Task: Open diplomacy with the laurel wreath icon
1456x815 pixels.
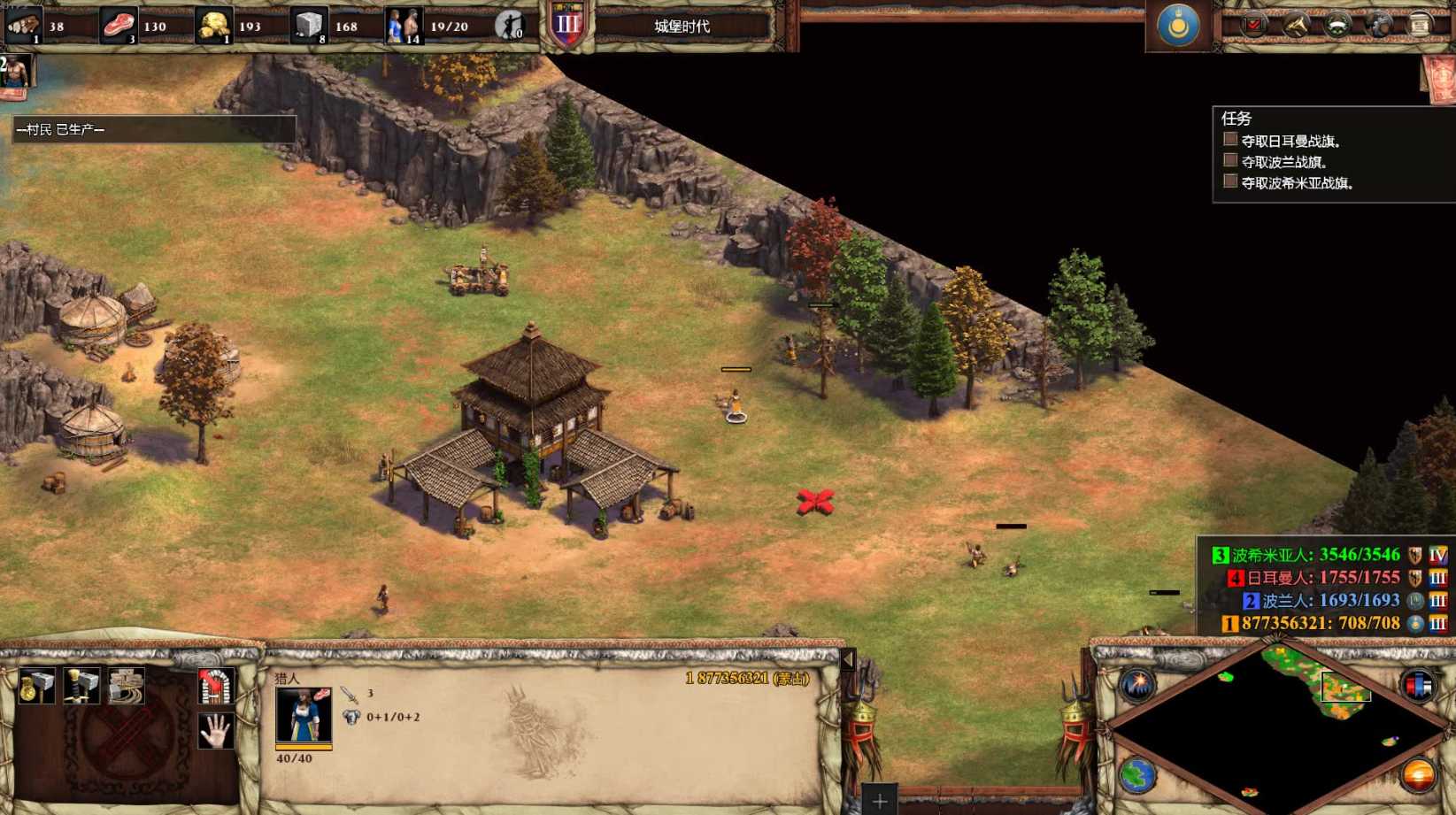Action: coord(1337,26)
